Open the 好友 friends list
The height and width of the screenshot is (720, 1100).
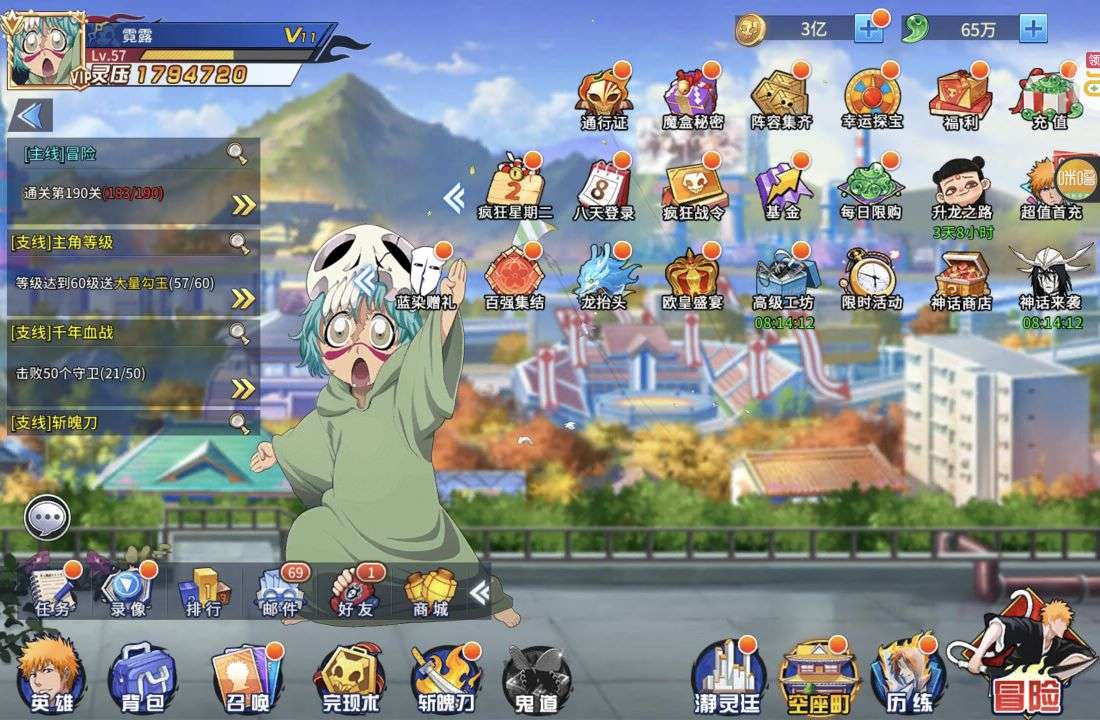point(355,592)
